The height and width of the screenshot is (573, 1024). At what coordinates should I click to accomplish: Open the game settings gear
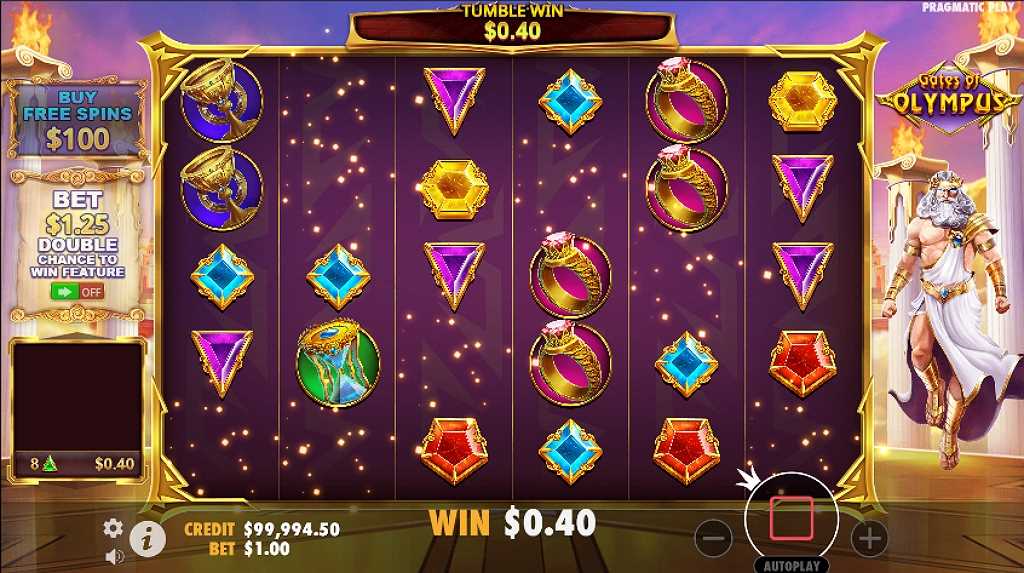pyautogui.click(x=114, y=528)
